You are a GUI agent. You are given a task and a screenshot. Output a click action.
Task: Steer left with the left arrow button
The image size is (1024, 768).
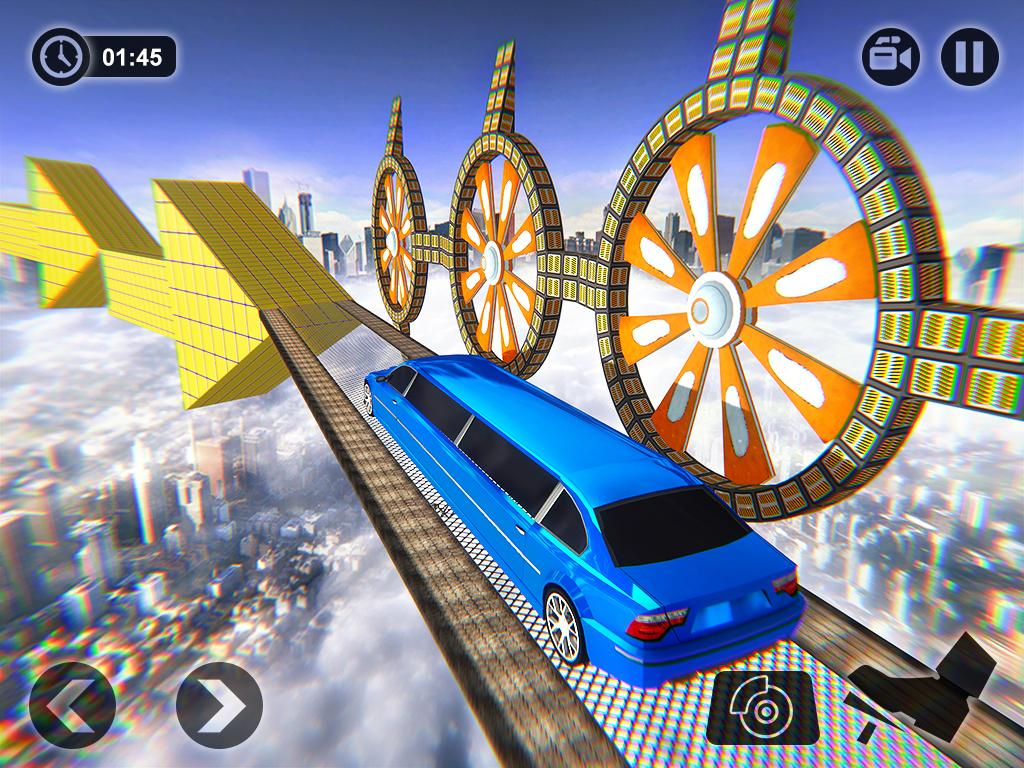click(x=72, y=705)
